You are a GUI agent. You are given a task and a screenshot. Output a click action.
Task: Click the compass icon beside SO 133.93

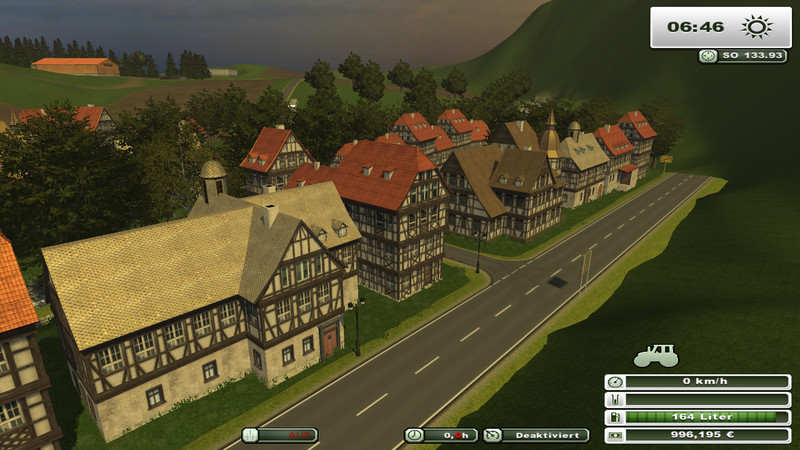(708, 56)
